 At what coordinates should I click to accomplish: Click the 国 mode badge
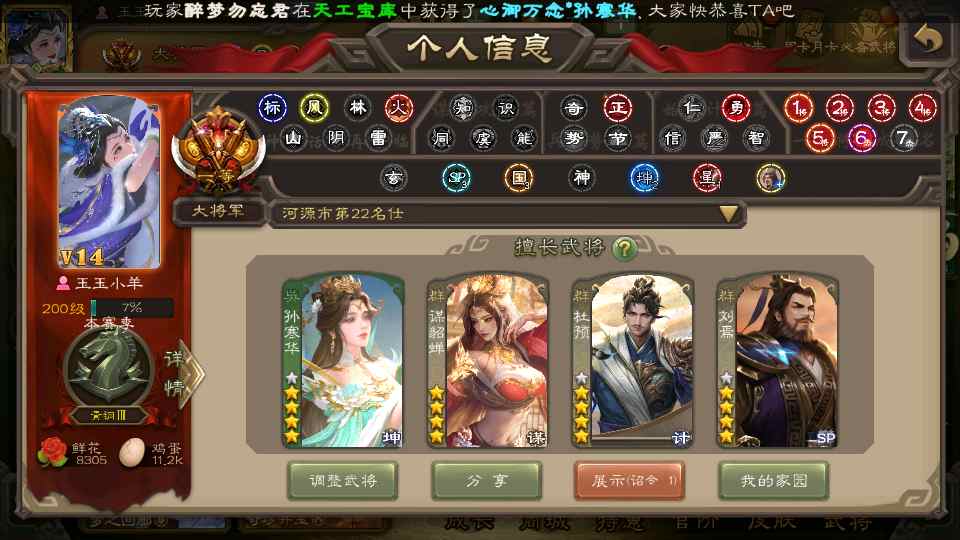point(517,178)
